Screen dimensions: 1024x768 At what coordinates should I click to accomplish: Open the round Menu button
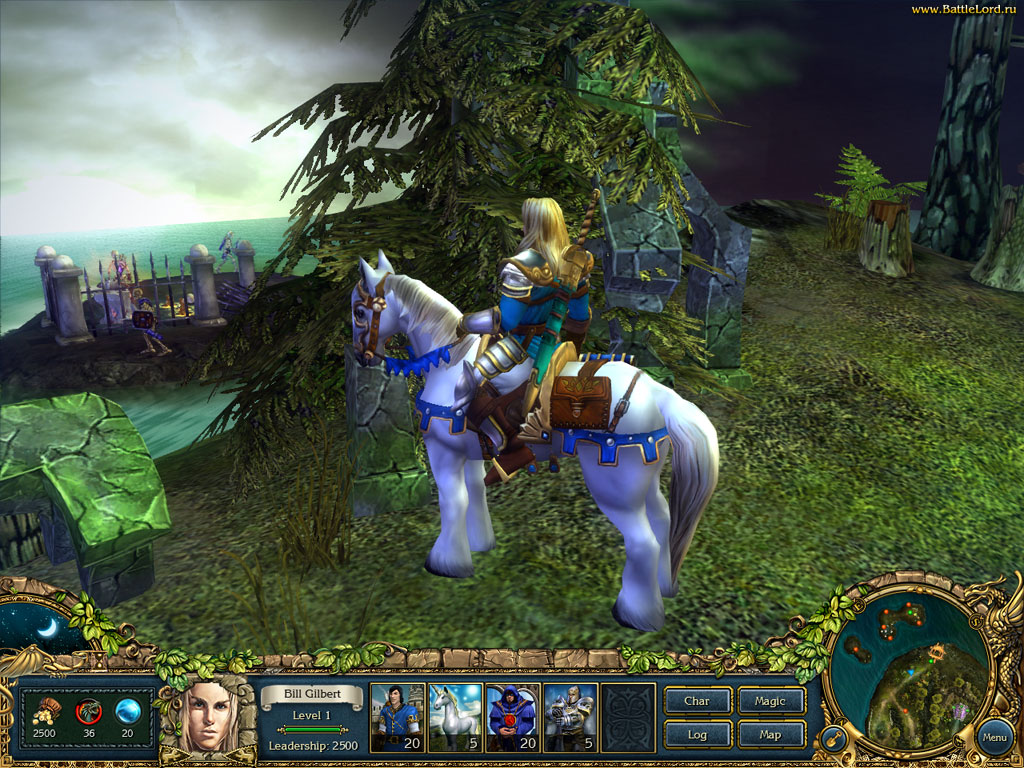click(x=994, y=739)
